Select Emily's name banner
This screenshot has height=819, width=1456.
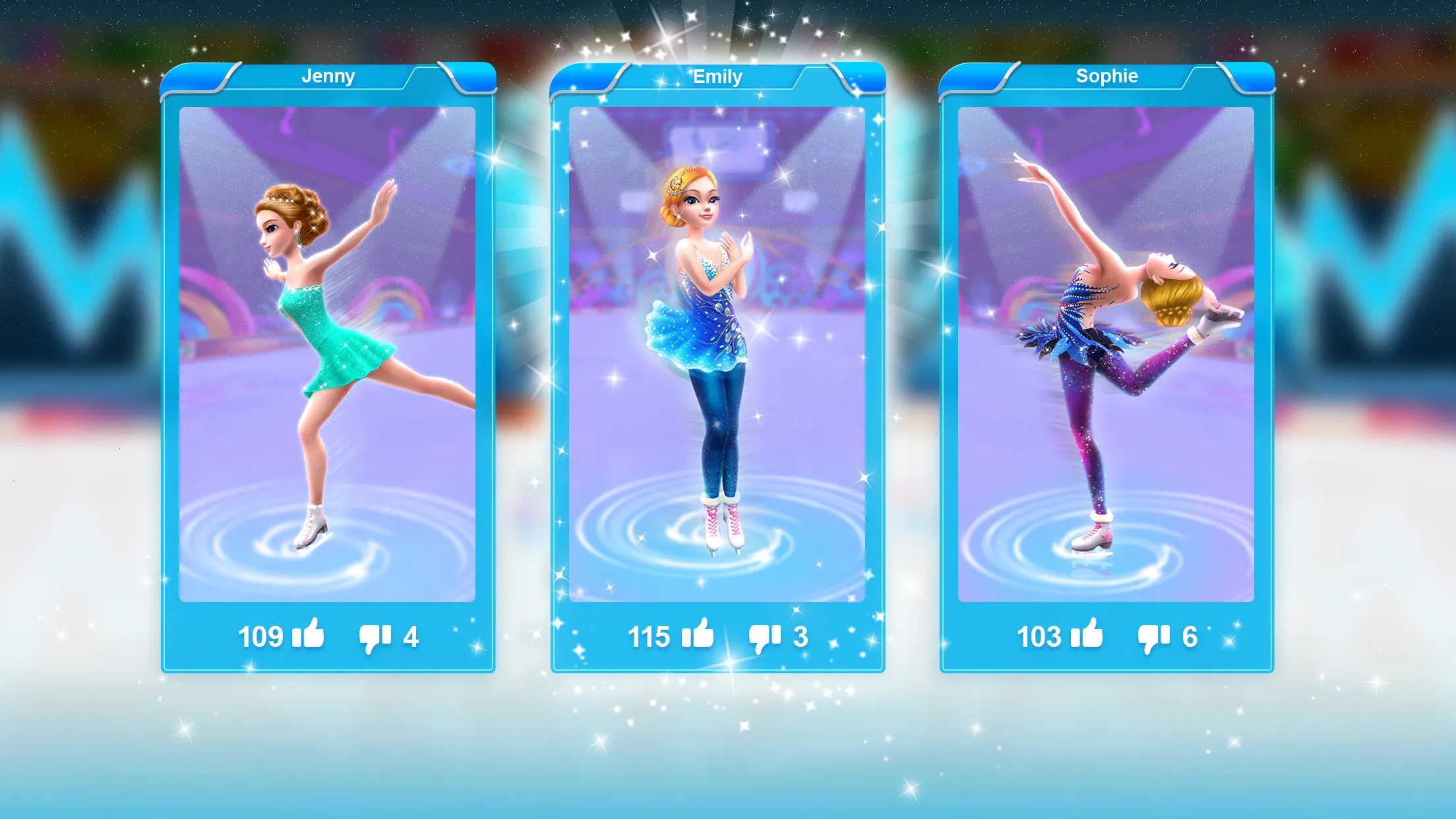click(717, 76)
